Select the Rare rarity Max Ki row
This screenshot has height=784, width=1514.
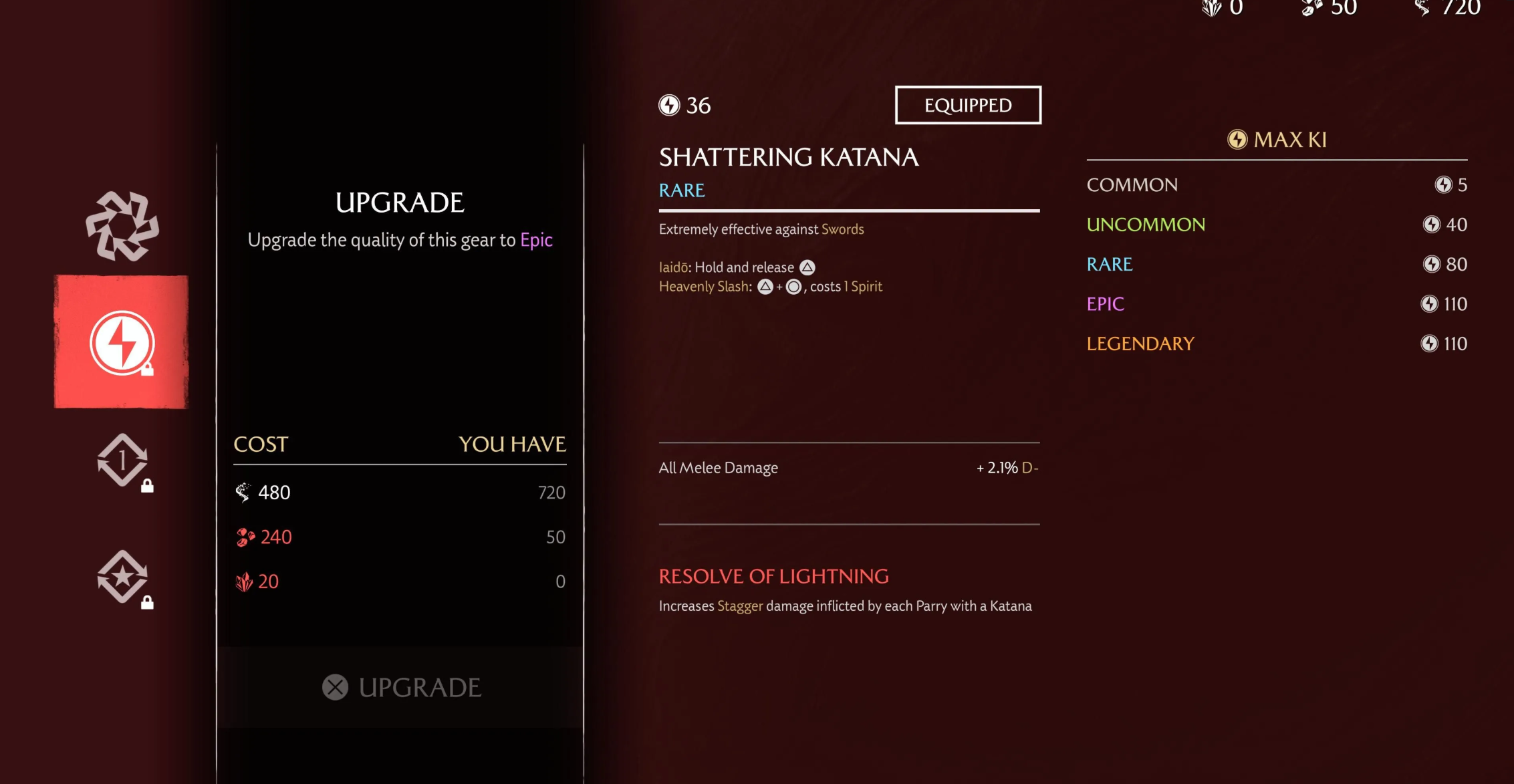pos(1276,264)
